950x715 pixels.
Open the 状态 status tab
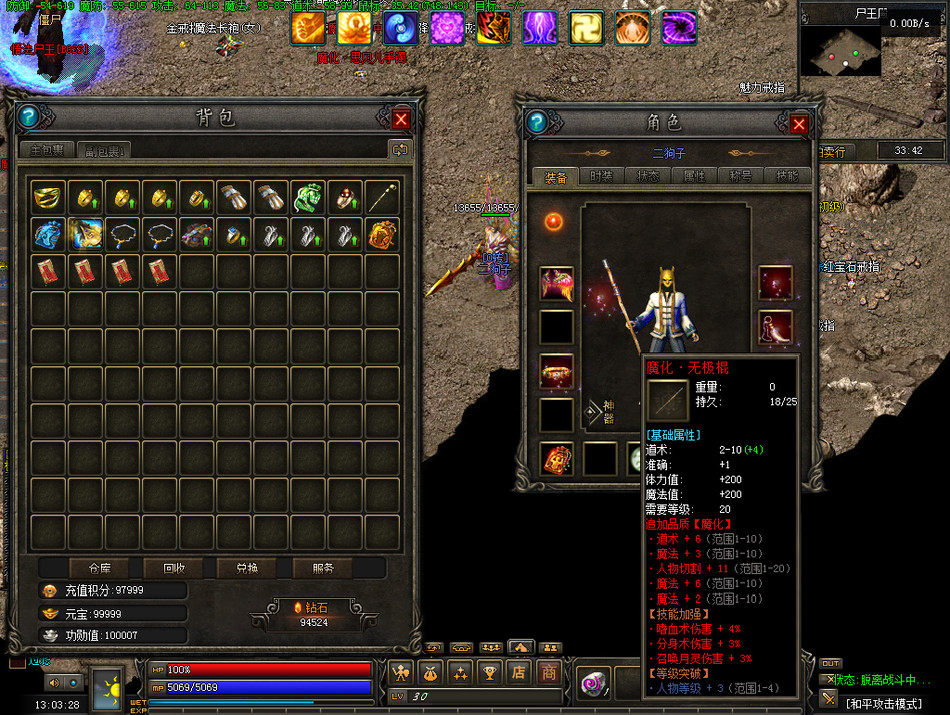647,176
